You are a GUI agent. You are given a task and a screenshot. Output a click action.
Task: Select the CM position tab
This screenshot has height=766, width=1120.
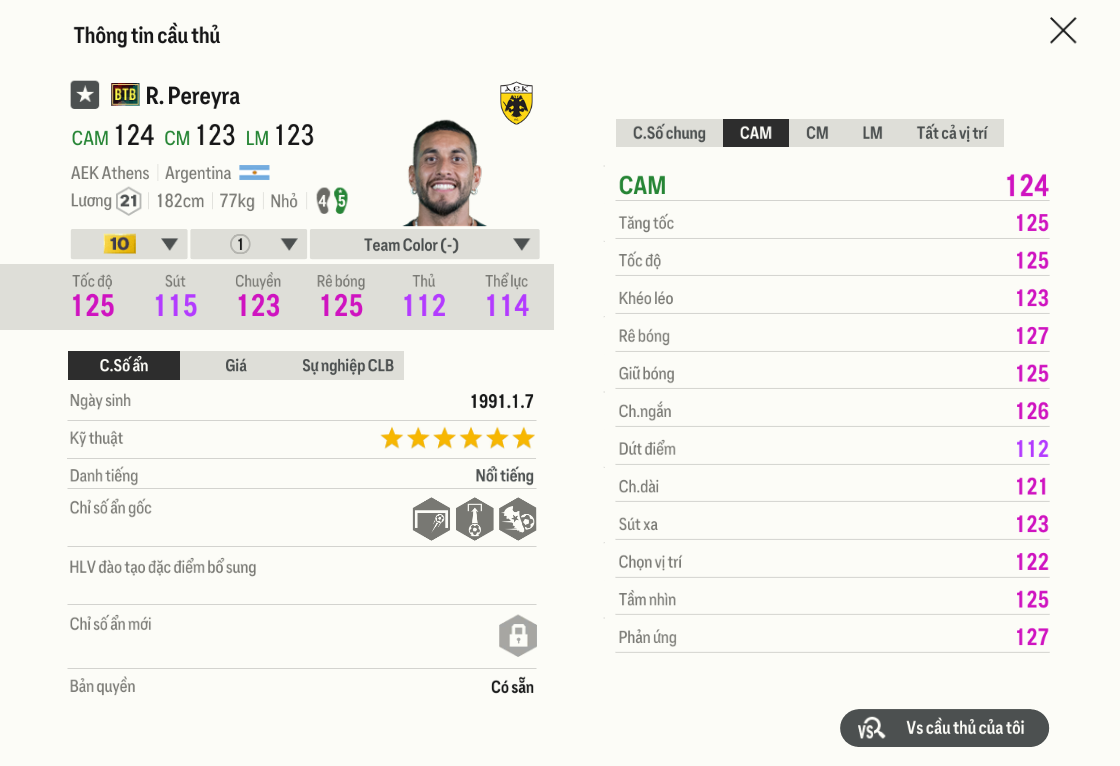click(x=817, y=133)
